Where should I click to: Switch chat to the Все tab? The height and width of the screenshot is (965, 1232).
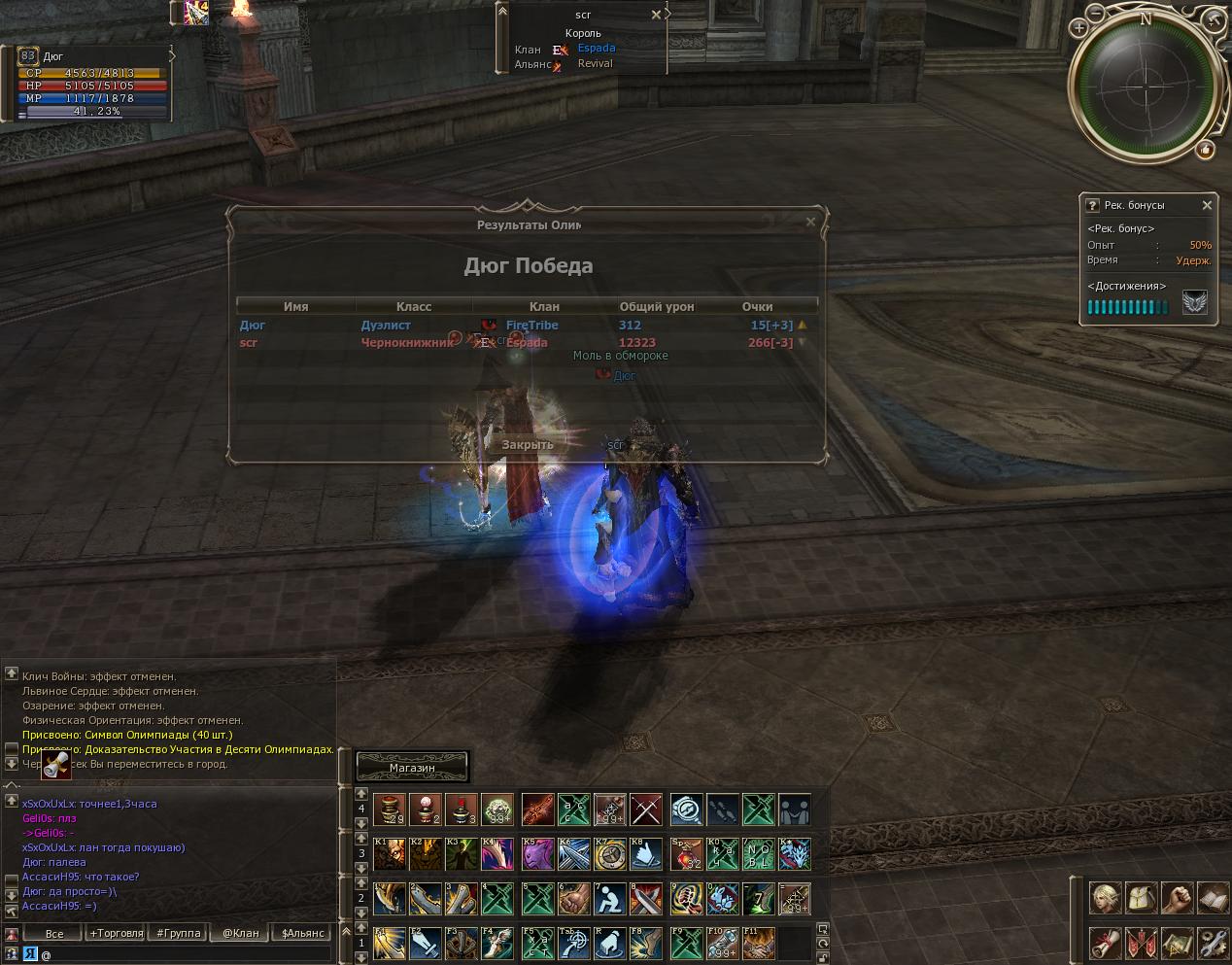[54, 933]
